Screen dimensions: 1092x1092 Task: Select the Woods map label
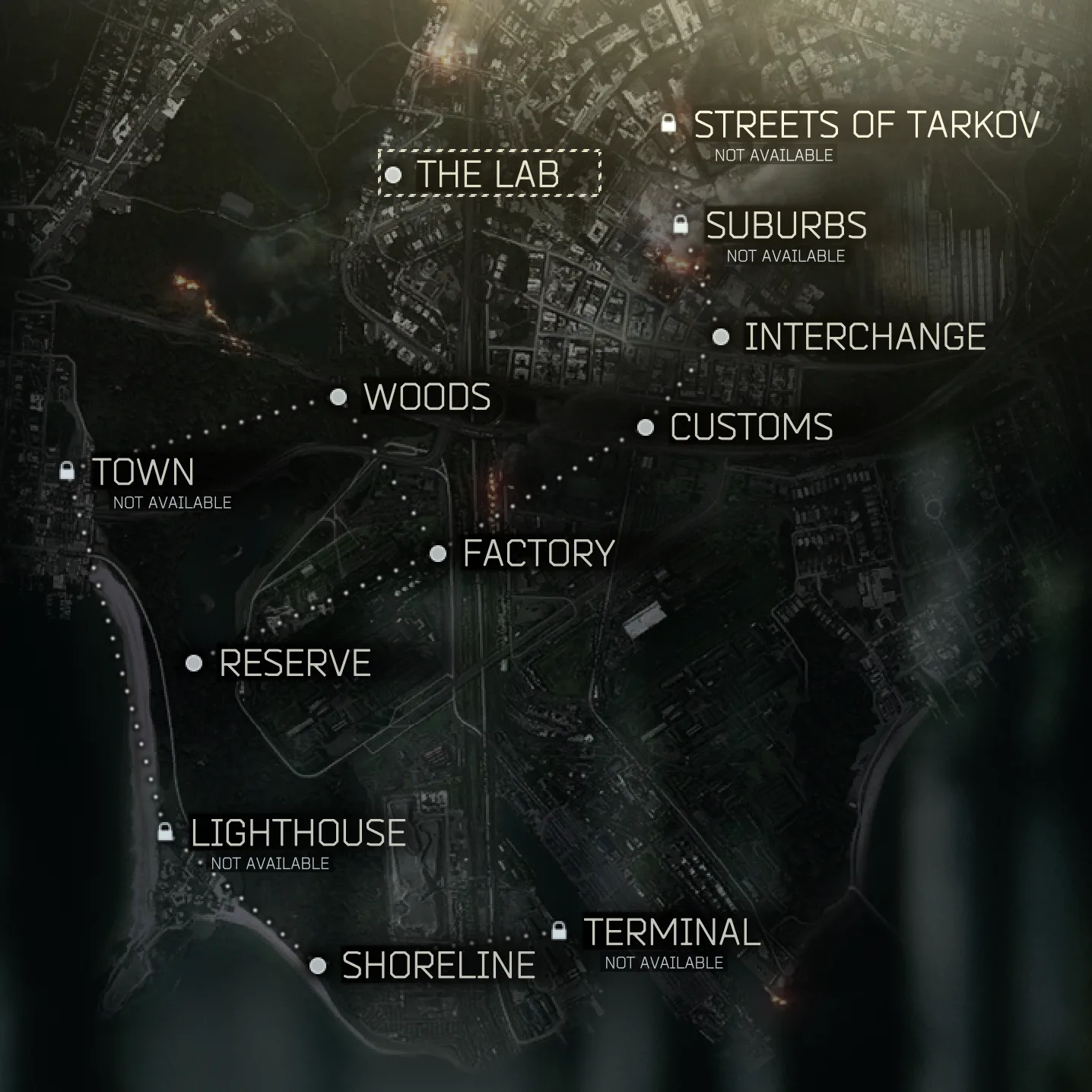click(428, 396)
